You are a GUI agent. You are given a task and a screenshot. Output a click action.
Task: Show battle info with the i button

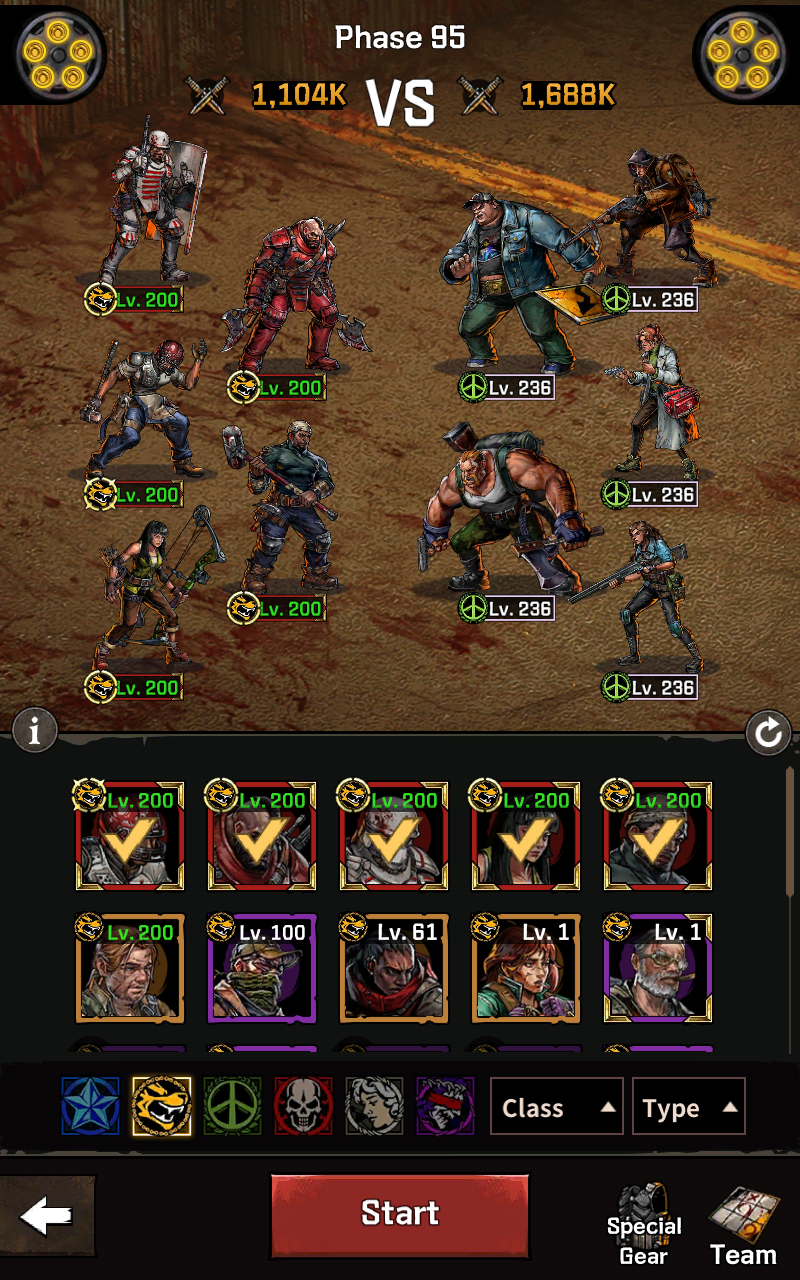pyautogui.click(x=35, y=732)
